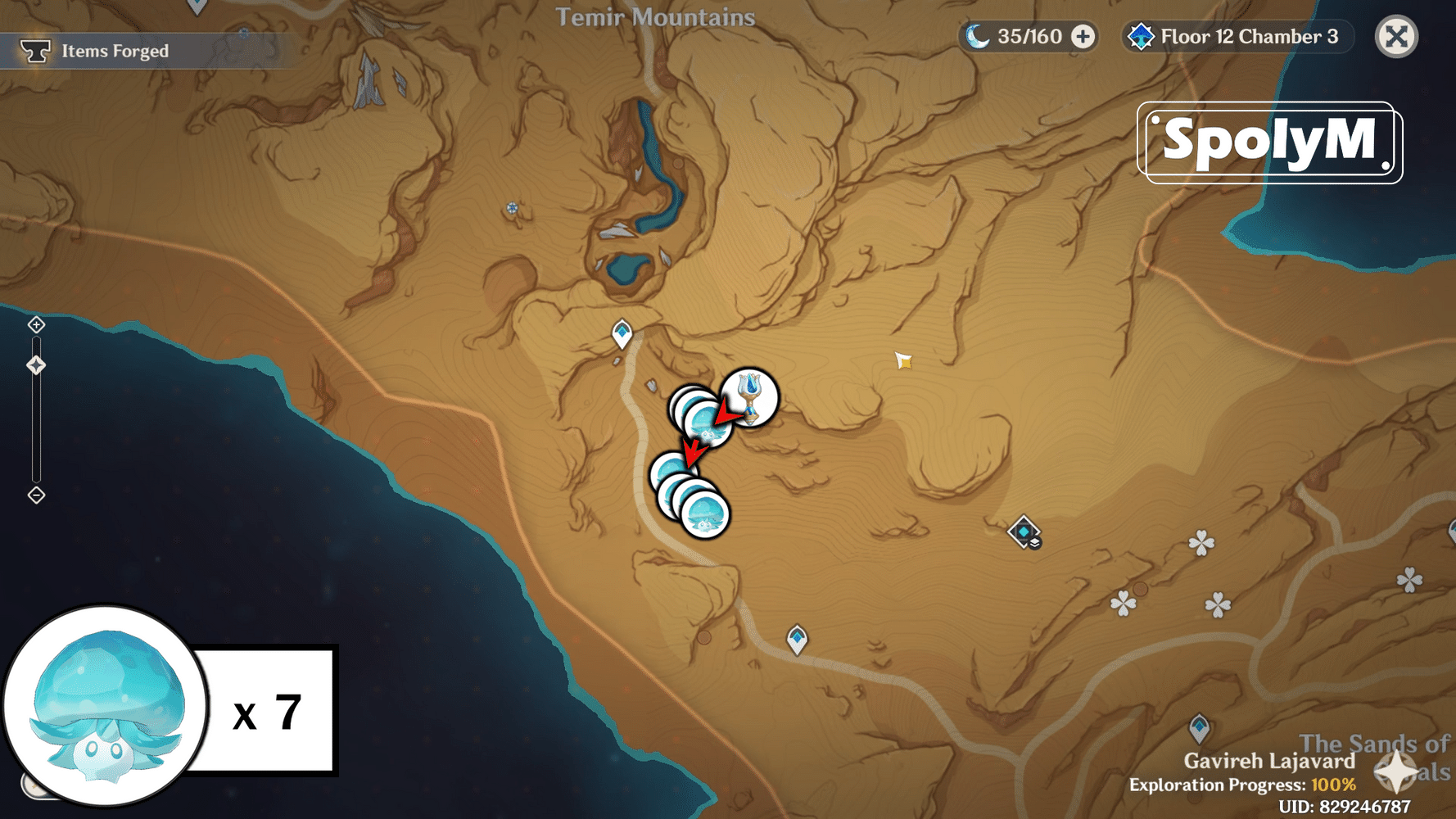
Task: Select the Spiral Abyss icon beside Floor 12
Action: 1142,36
